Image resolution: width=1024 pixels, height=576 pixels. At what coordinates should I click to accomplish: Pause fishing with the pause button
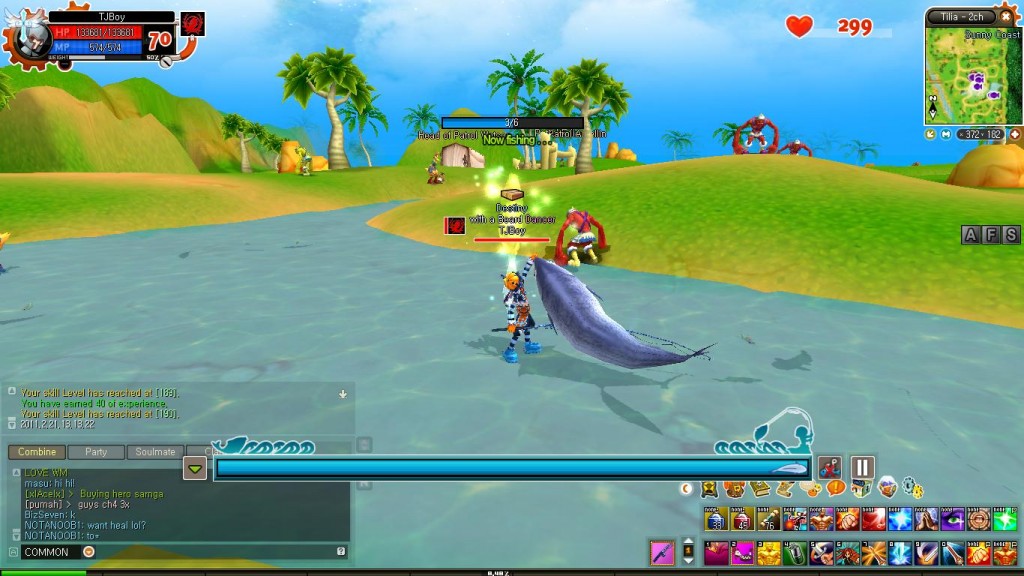point(862,467)
